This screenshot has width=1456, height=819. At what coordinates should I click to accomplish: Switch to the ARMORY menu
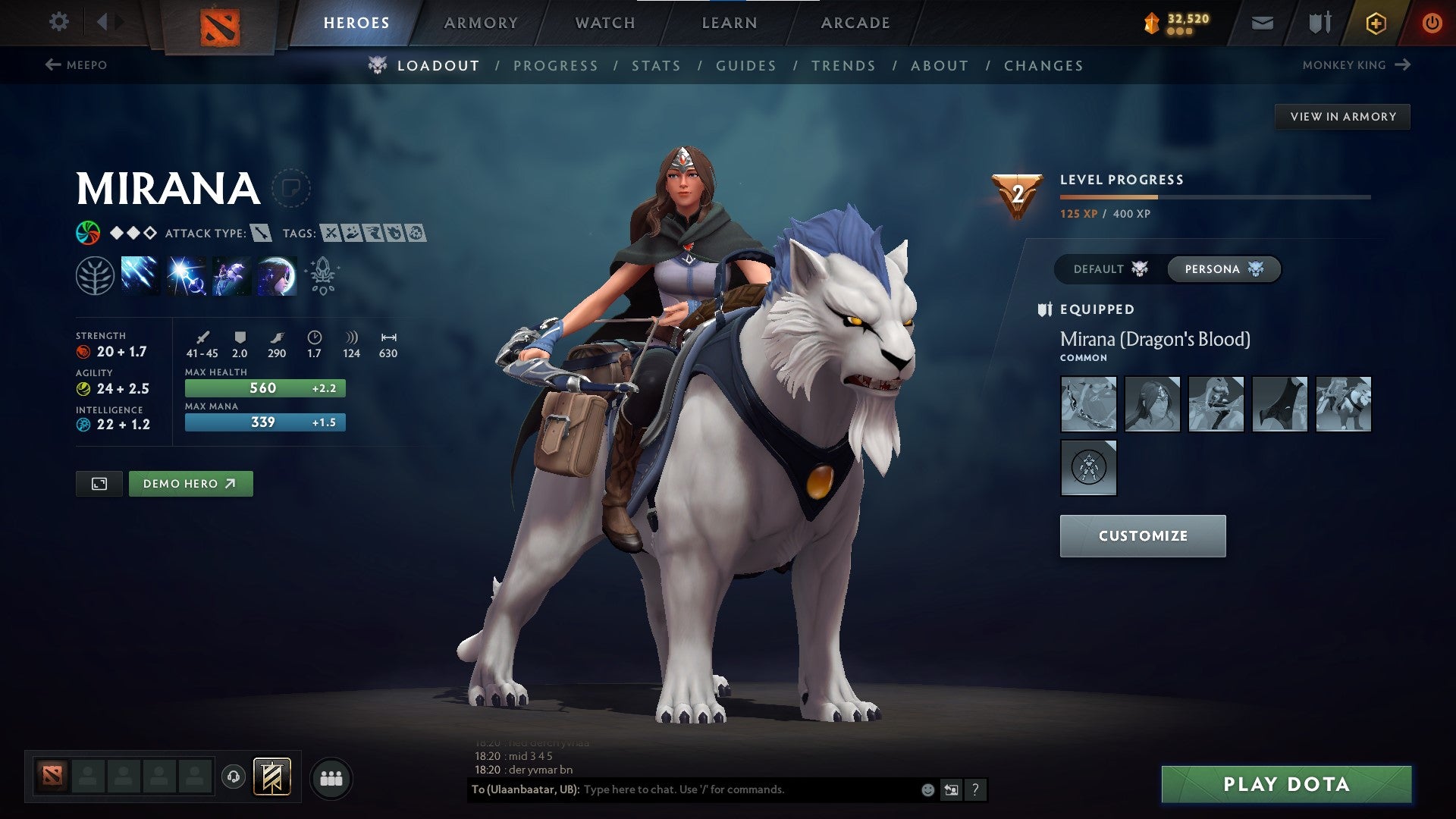(x=481, y=22)
